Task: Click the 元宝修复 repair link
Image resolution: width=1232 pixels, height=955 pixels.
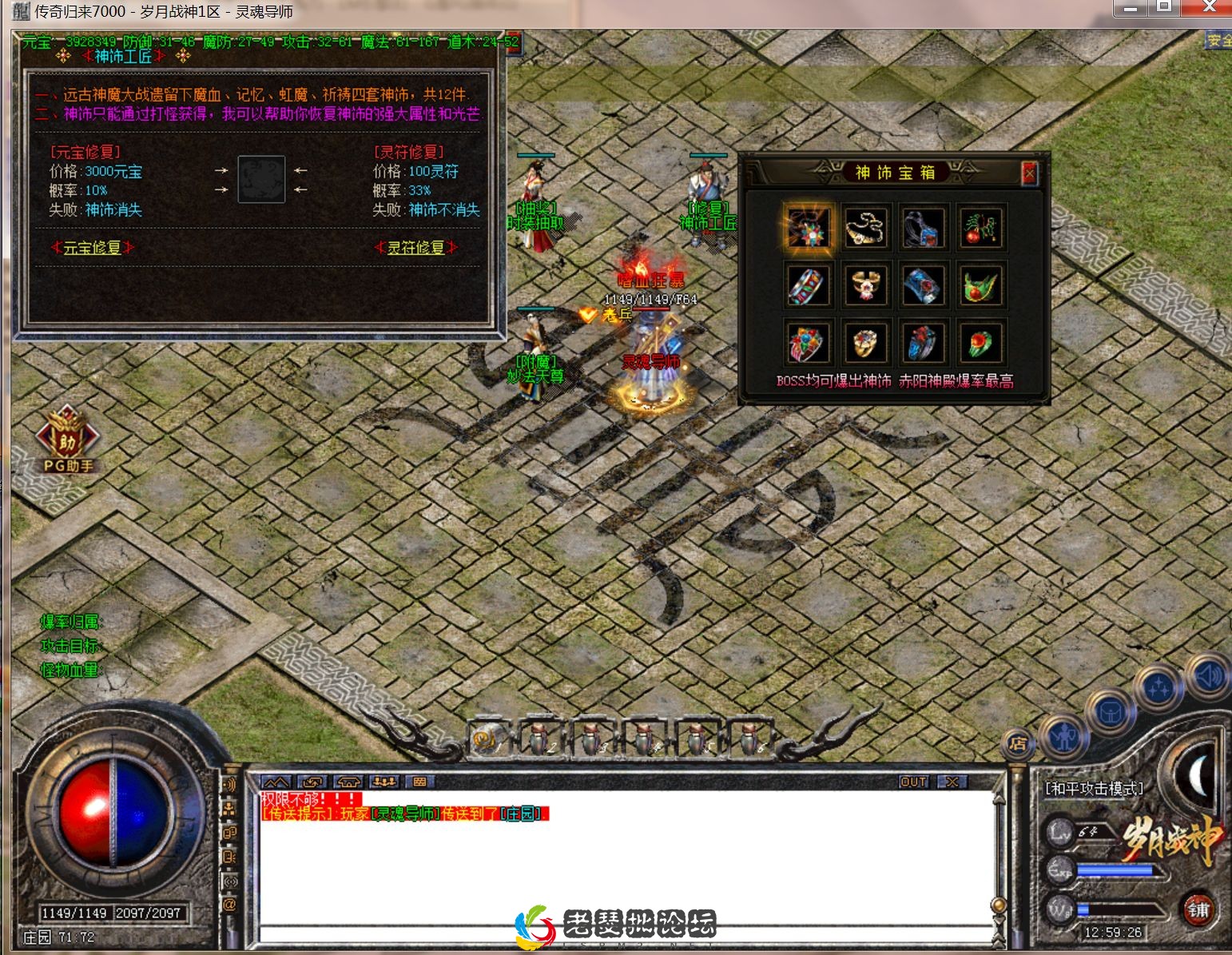Action: pos(93,248)
